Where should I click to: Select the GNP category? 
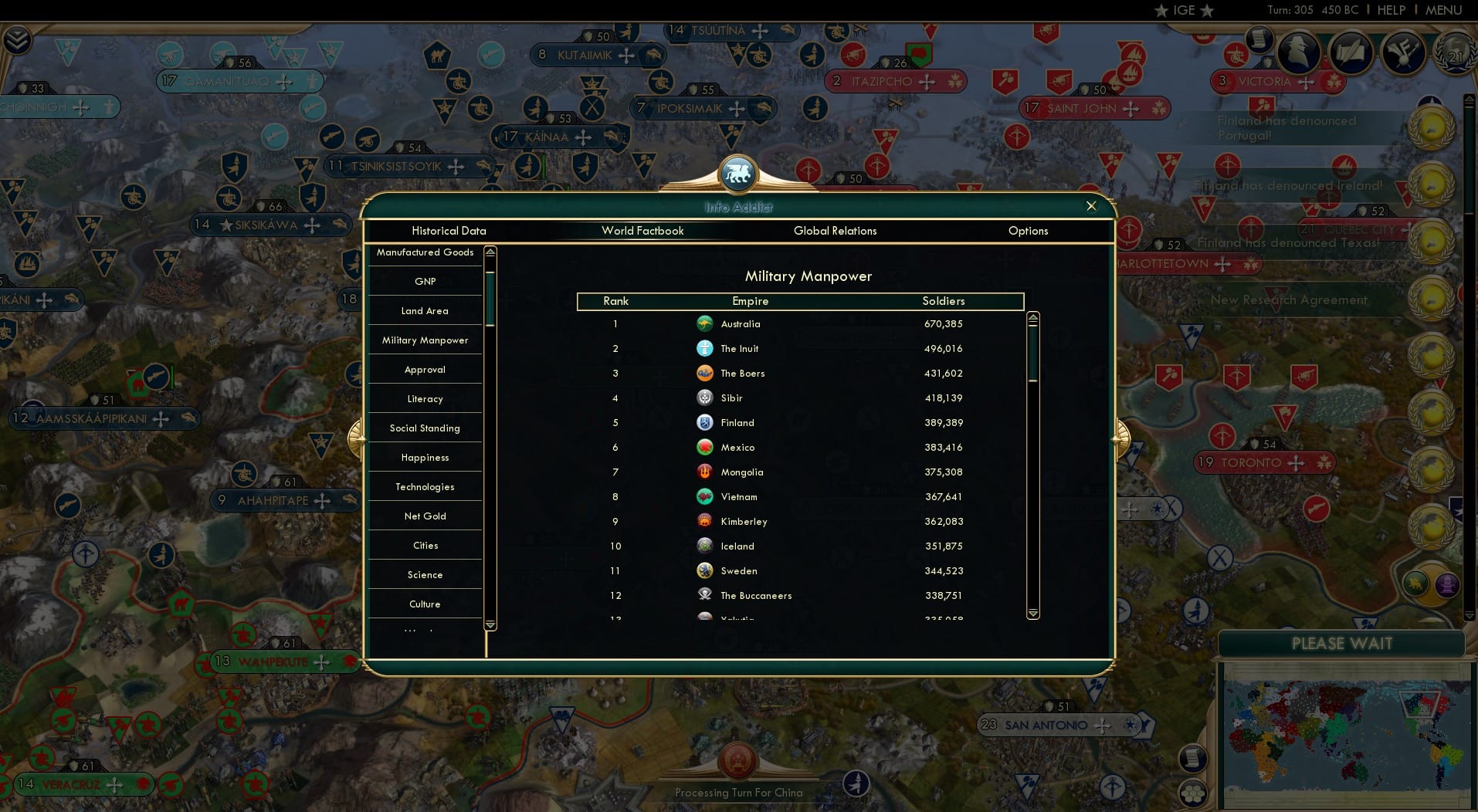424,281
